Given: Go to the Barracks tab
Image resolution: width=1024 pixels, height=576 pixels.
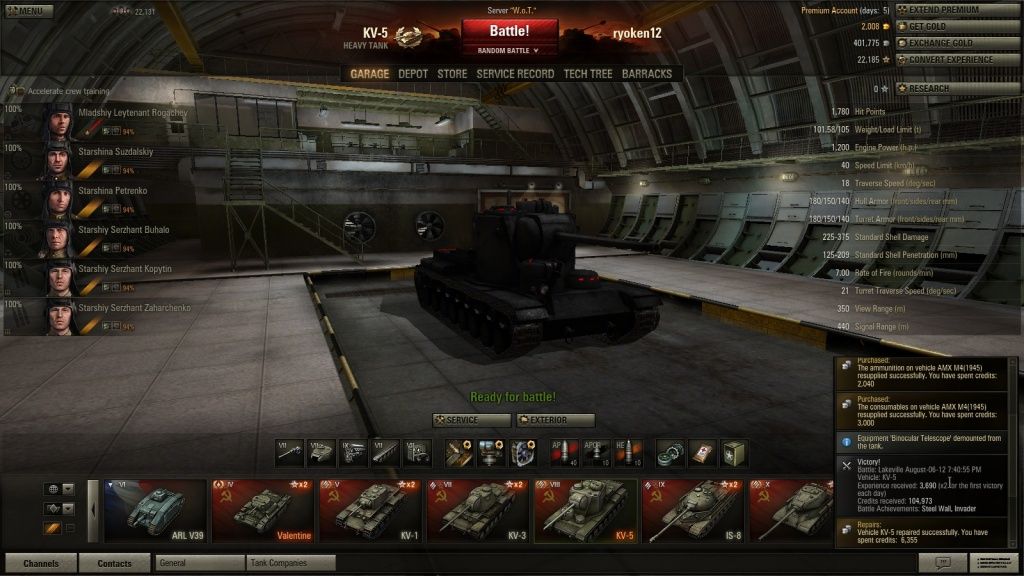Looking at the screenshot, I should click(x=647, y=74).
